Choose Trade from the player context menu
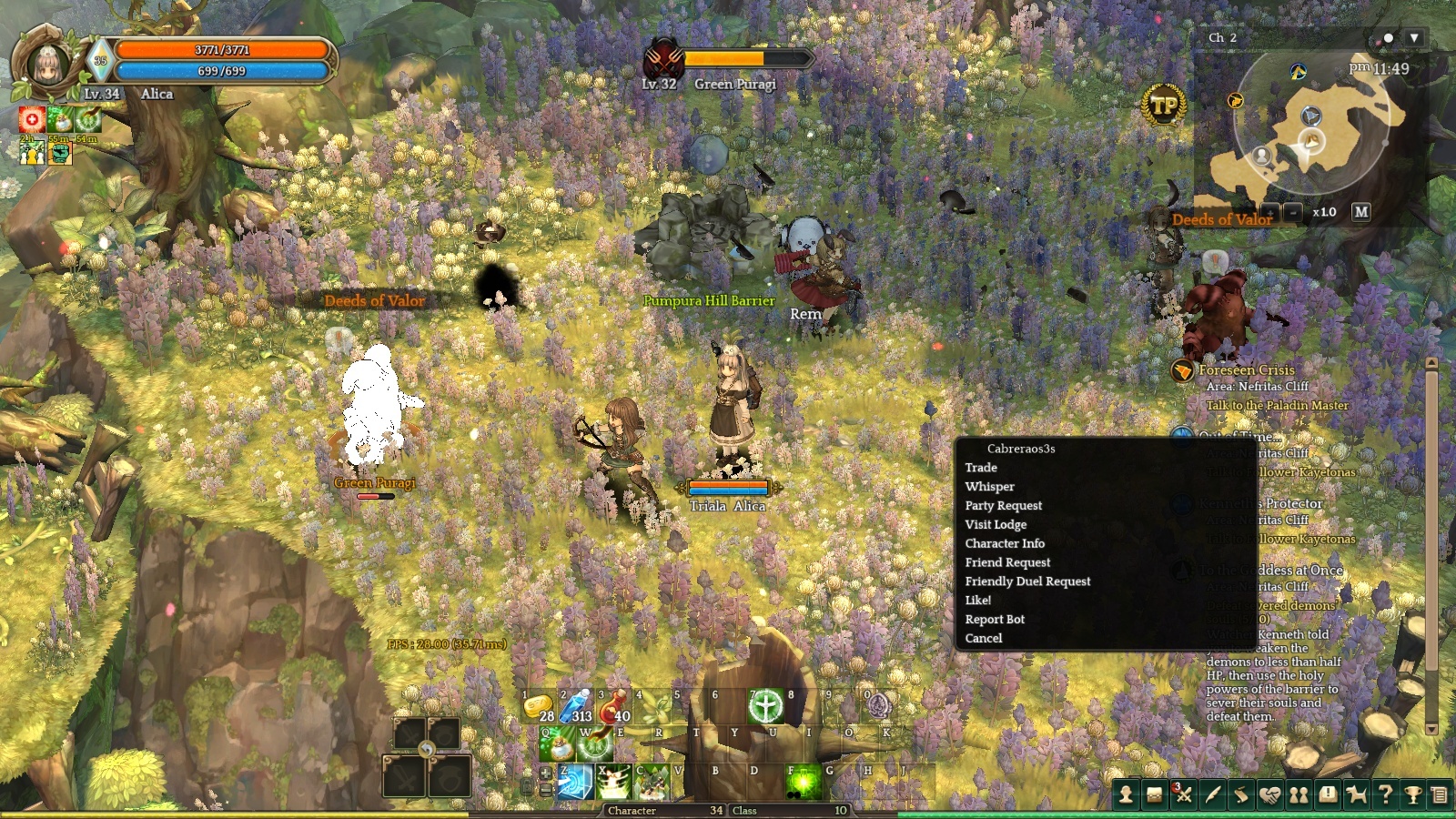The width and height of the screenshot is (1456, 819). (981, 468)
